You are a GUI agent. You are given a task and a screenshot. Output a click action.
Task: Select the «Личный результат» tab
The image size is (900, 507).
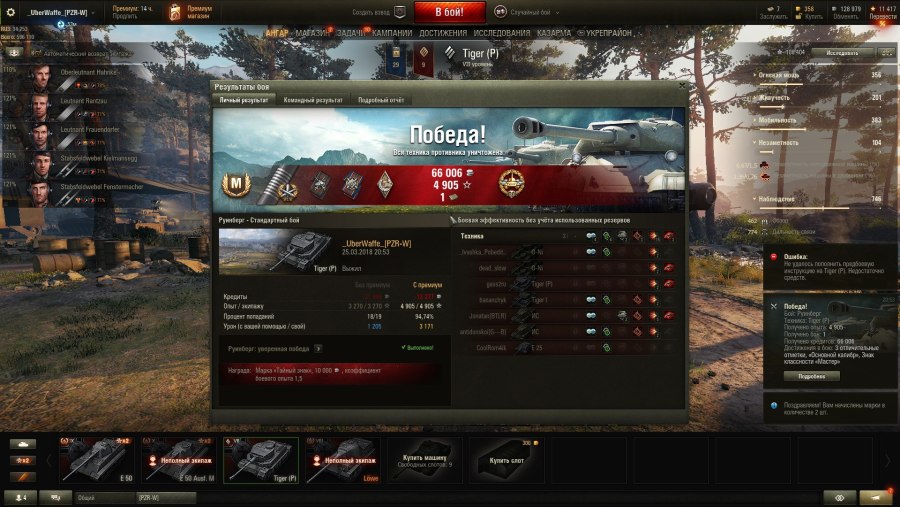pos(244,100)
